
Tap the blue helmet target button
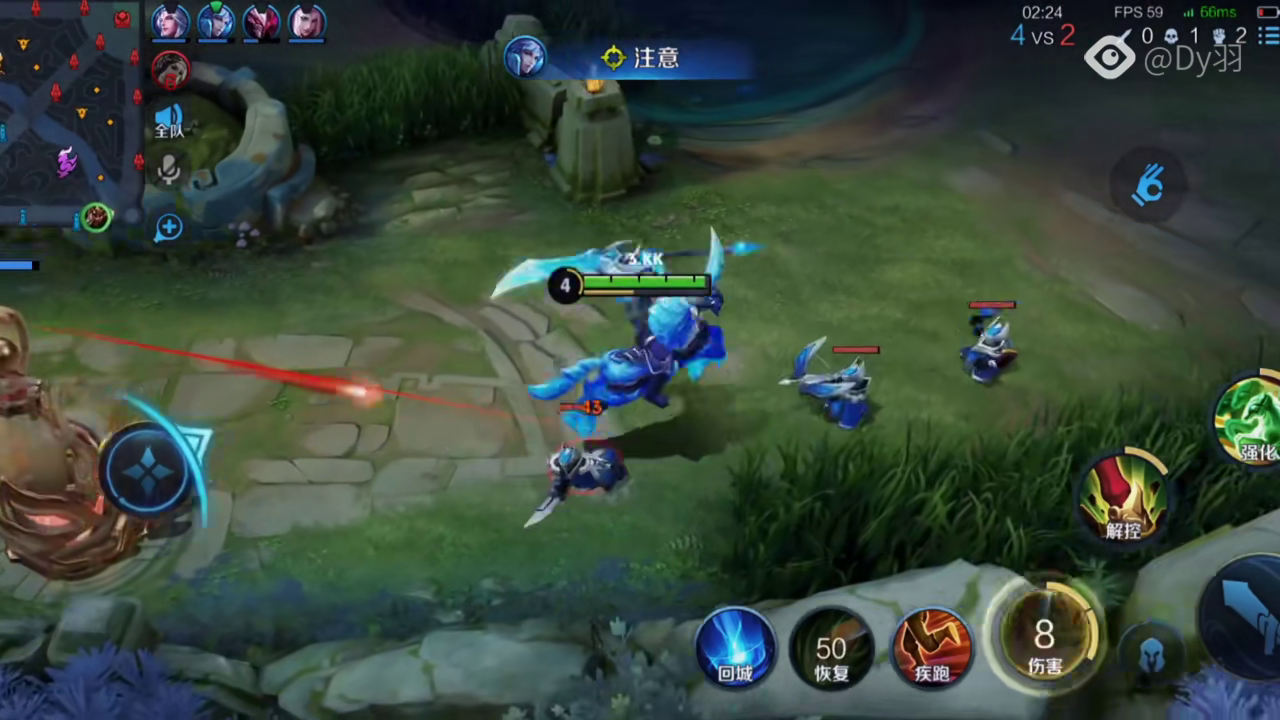click(1148, 651)
